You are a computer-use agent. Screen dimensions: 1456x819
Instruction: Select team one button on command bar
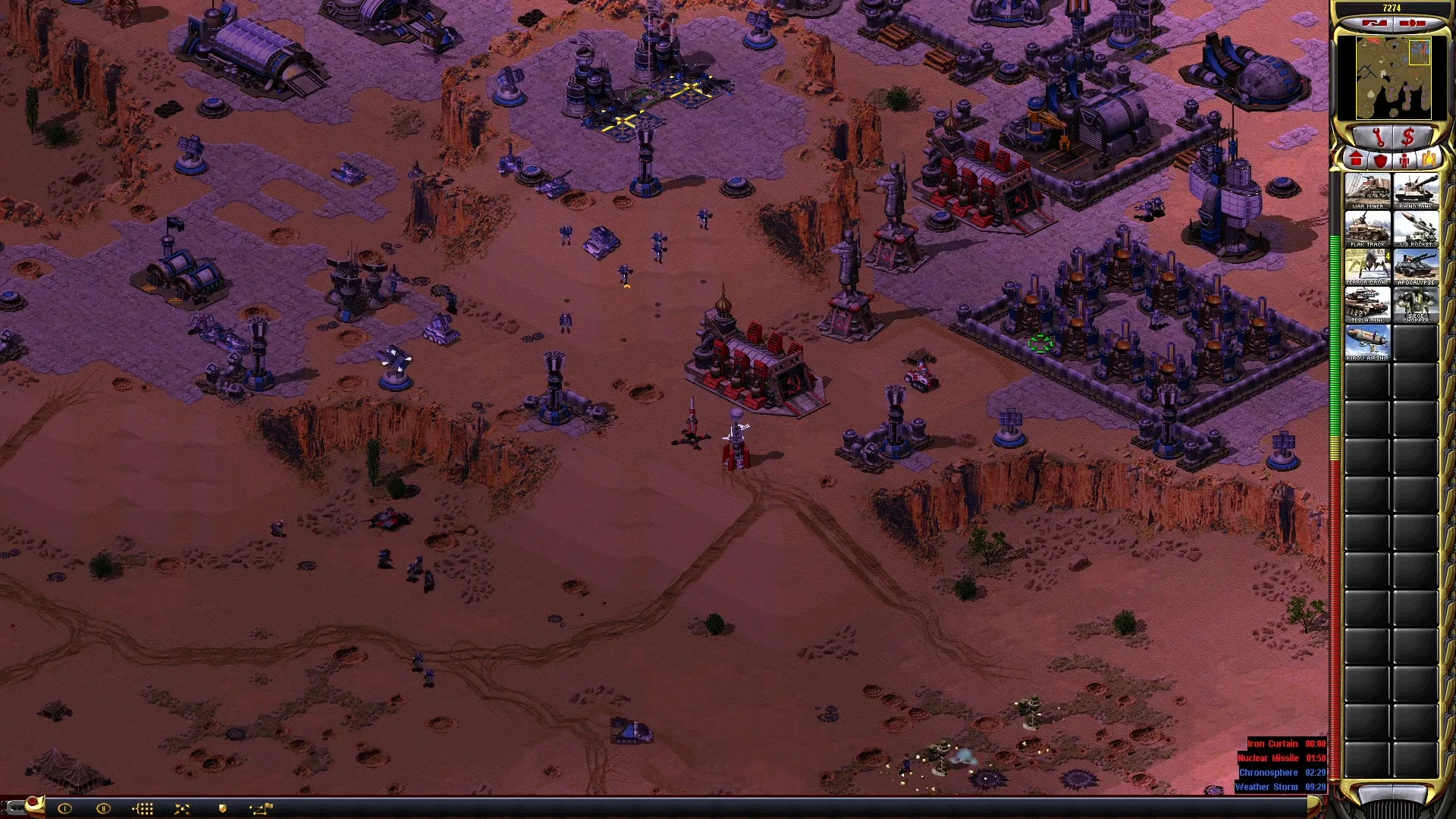[64, 808]
